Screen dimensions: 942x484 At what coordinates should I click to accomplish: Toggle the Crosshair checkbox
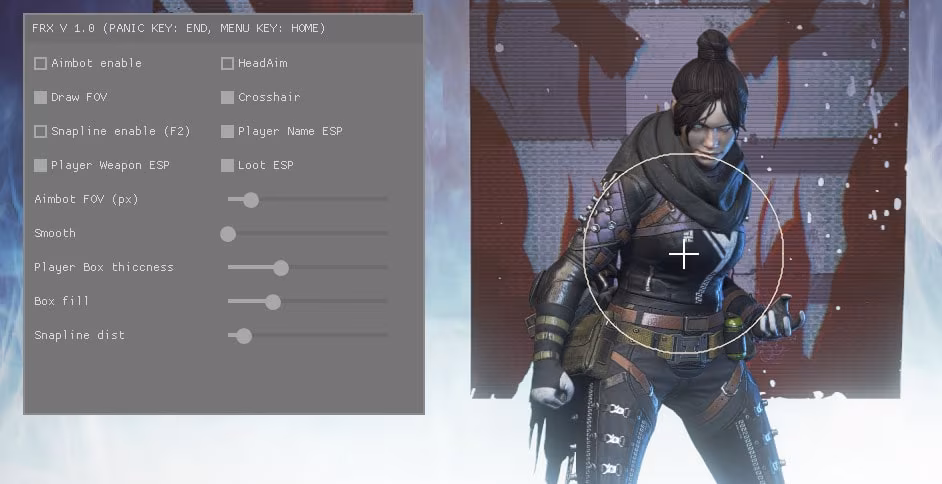point(228,98)
